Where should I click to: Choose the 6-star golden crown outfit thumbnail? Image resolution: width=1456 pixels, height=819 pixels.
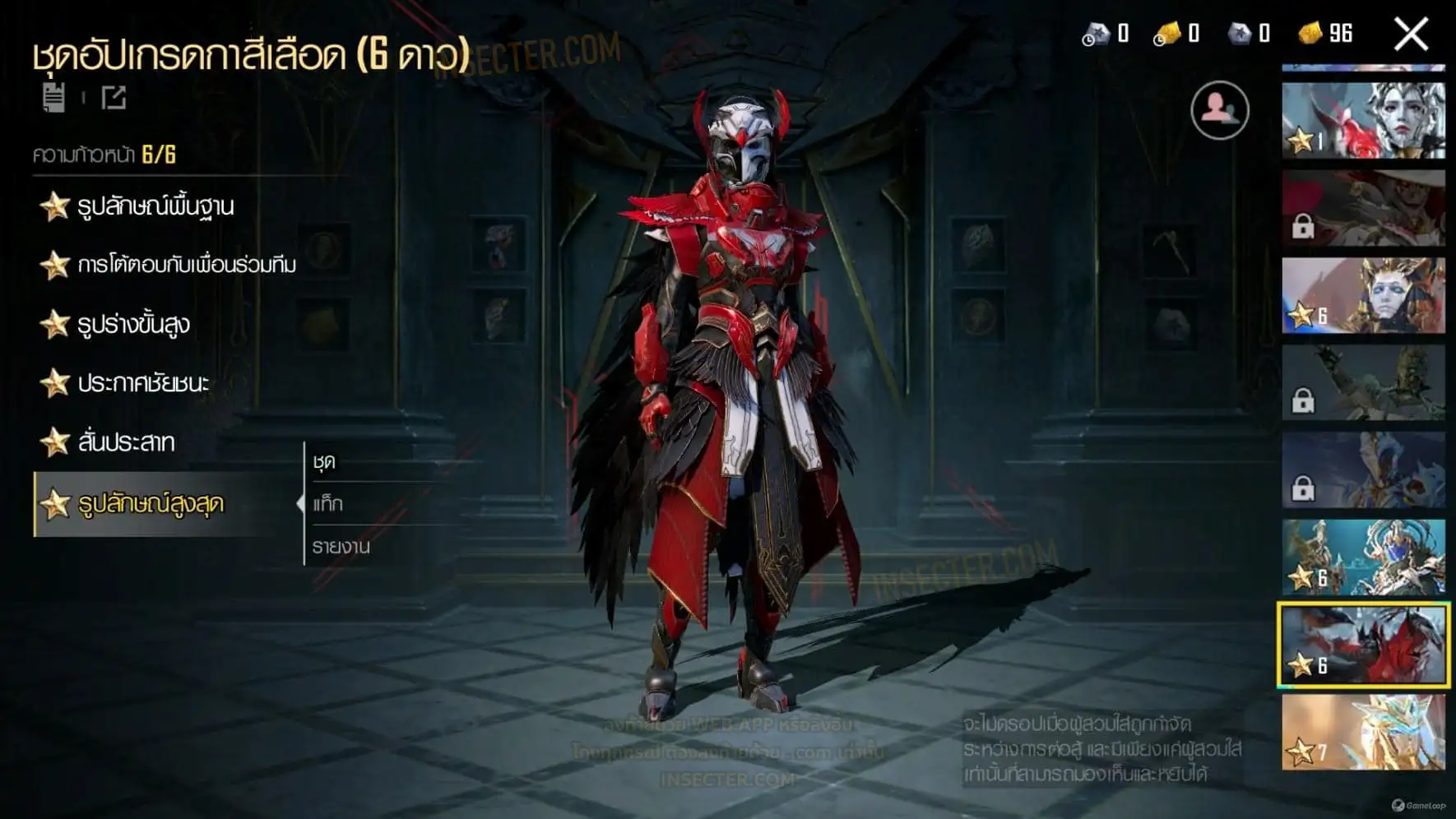coord(1363,296)
